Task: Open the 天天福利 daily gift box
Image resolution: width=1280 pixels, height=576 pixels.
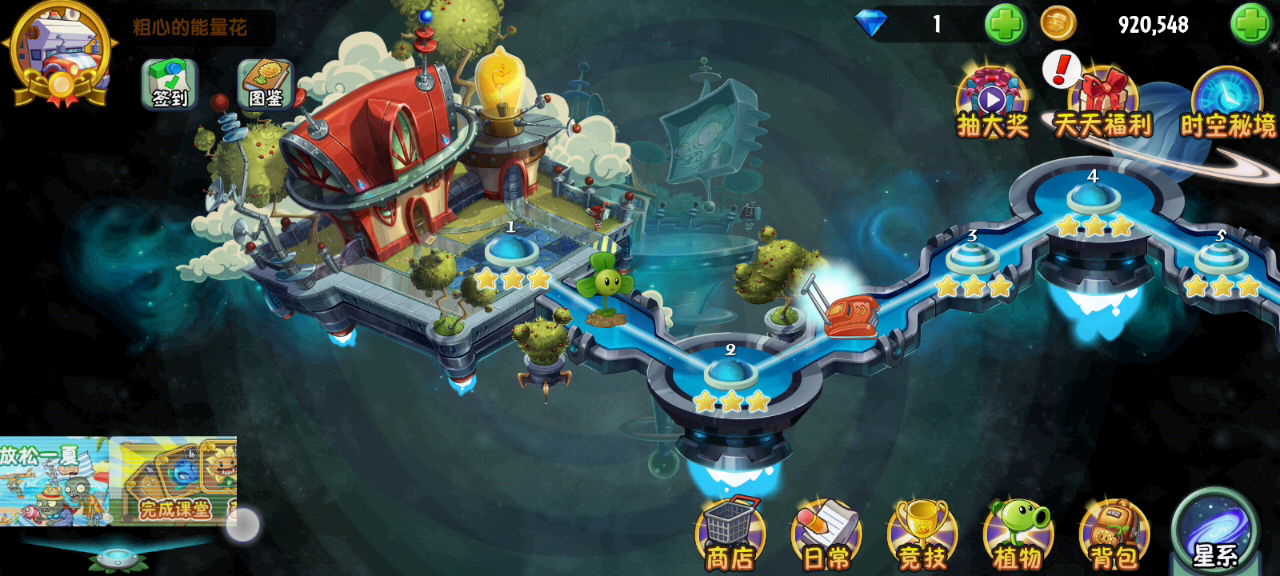Action: [1102, 102]
